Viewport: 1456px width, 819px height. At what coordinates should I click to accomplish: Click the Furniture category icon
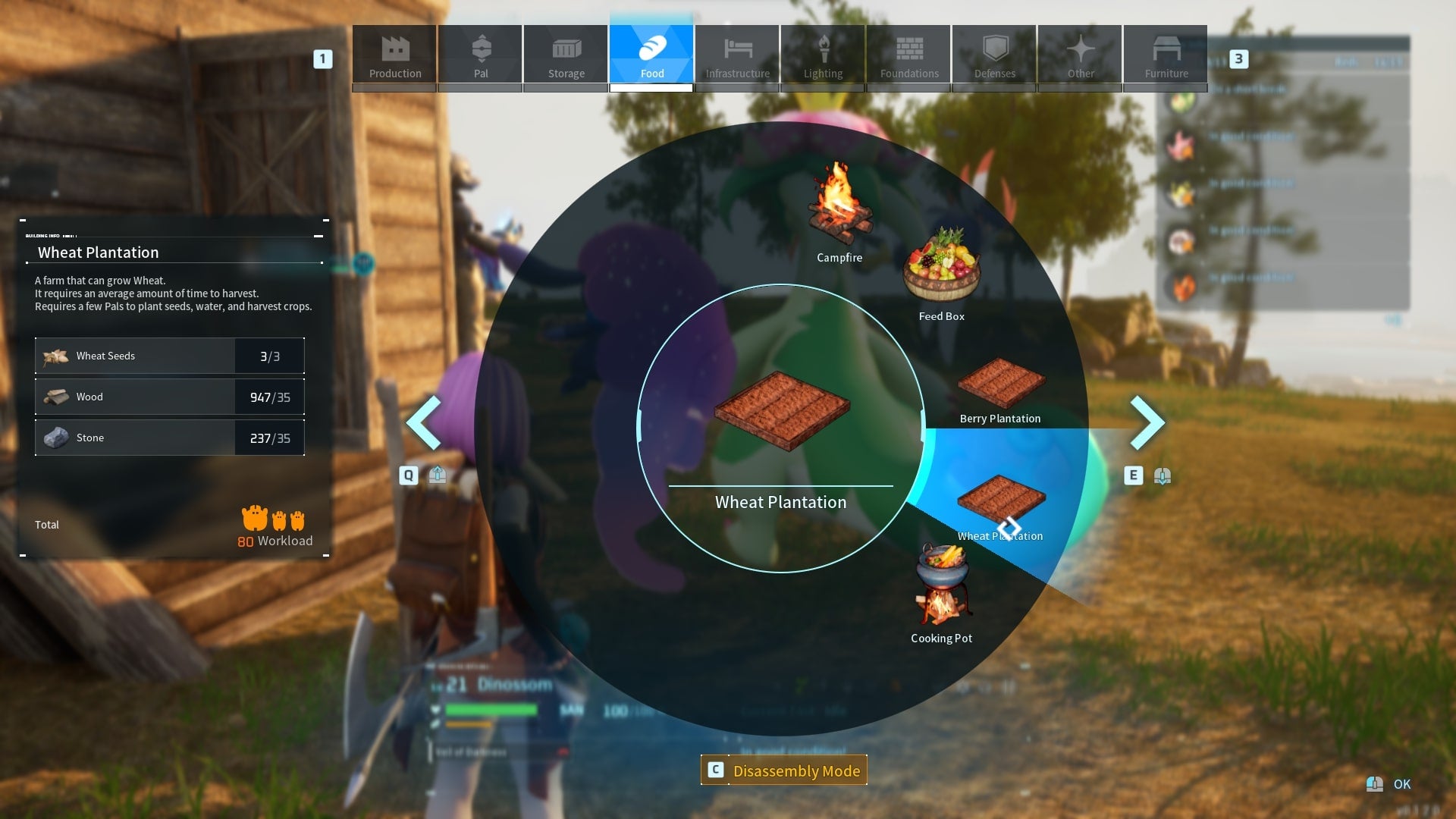[1166, 53]
